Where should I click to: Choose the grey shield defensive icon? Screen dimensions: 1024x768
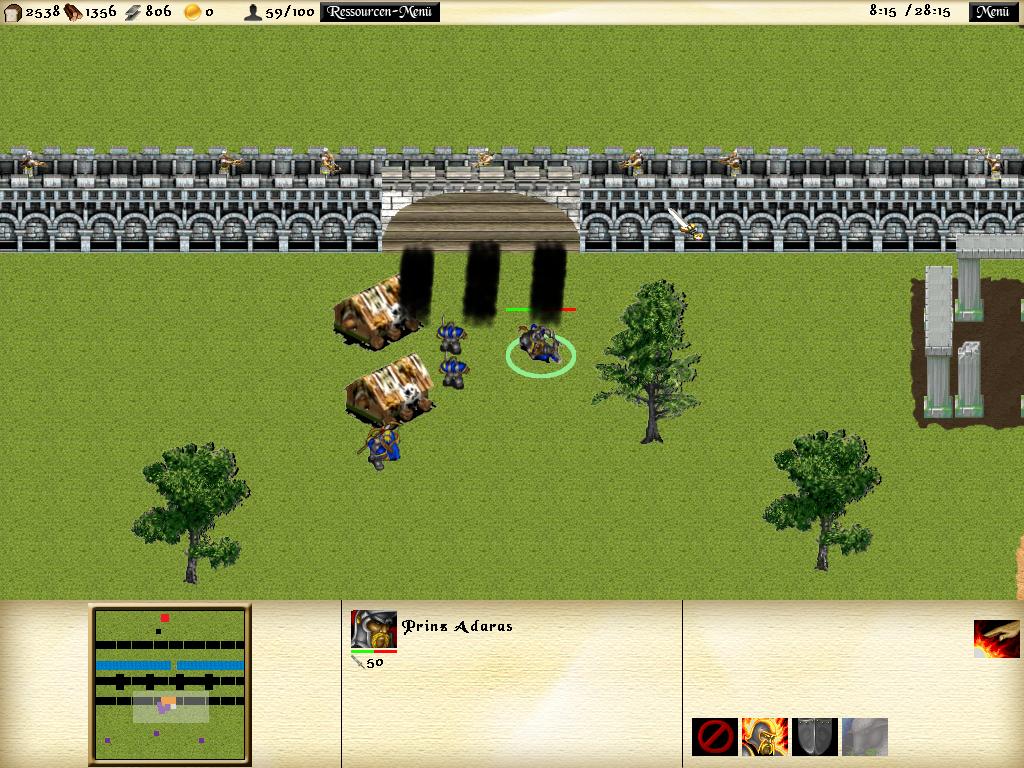tap(814, 737)
